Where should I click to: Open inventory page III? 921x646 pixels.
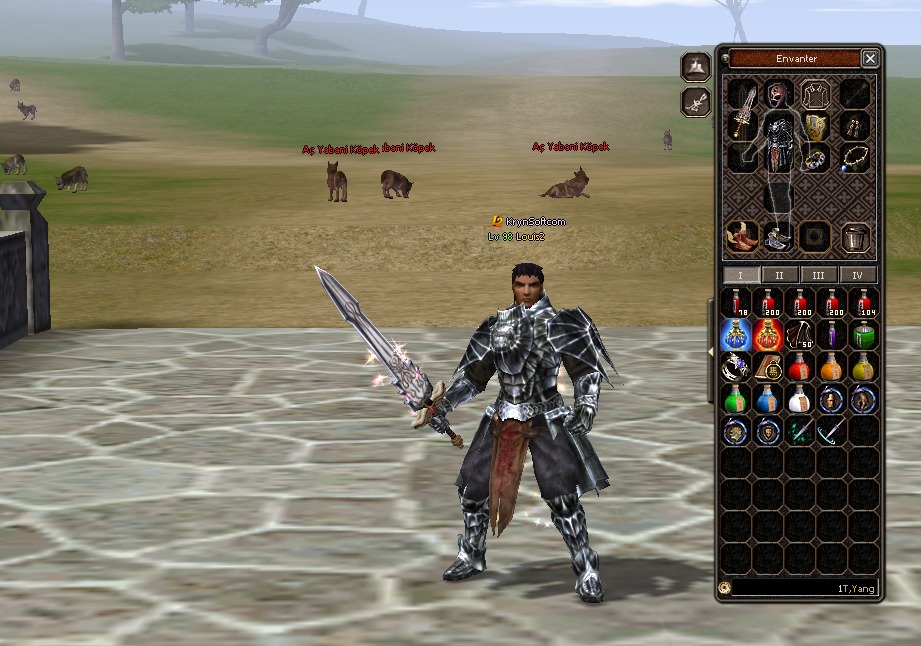(818, 275)
